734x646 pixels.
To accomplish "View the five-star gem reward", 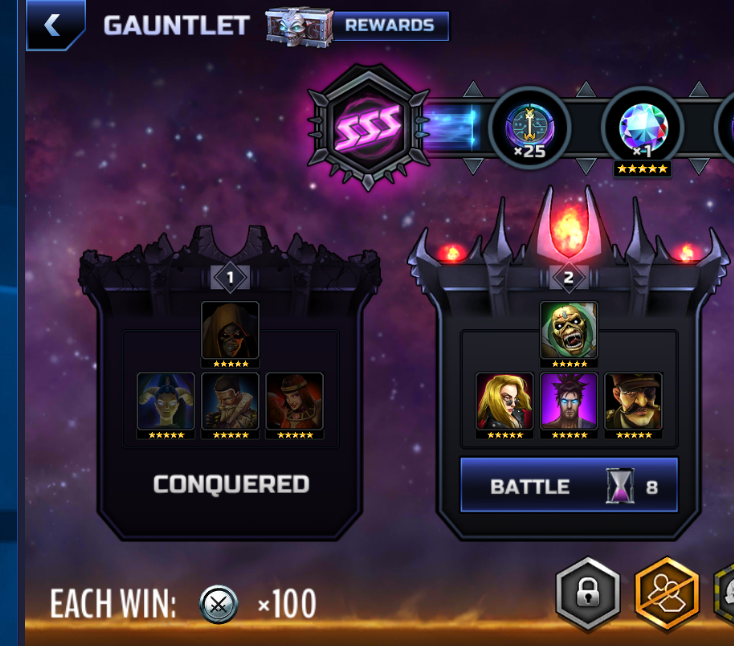I will coord(642,128).
